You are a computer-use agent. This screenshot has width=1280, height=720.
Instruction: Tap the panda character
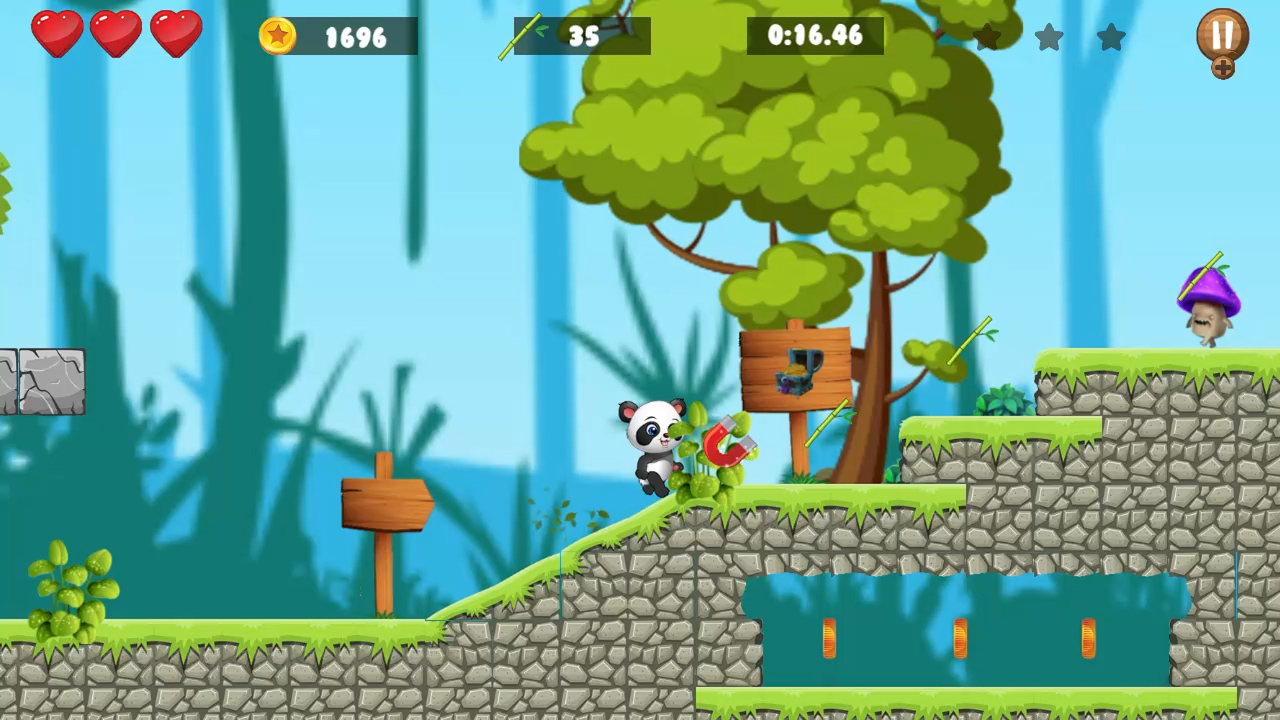655,445
